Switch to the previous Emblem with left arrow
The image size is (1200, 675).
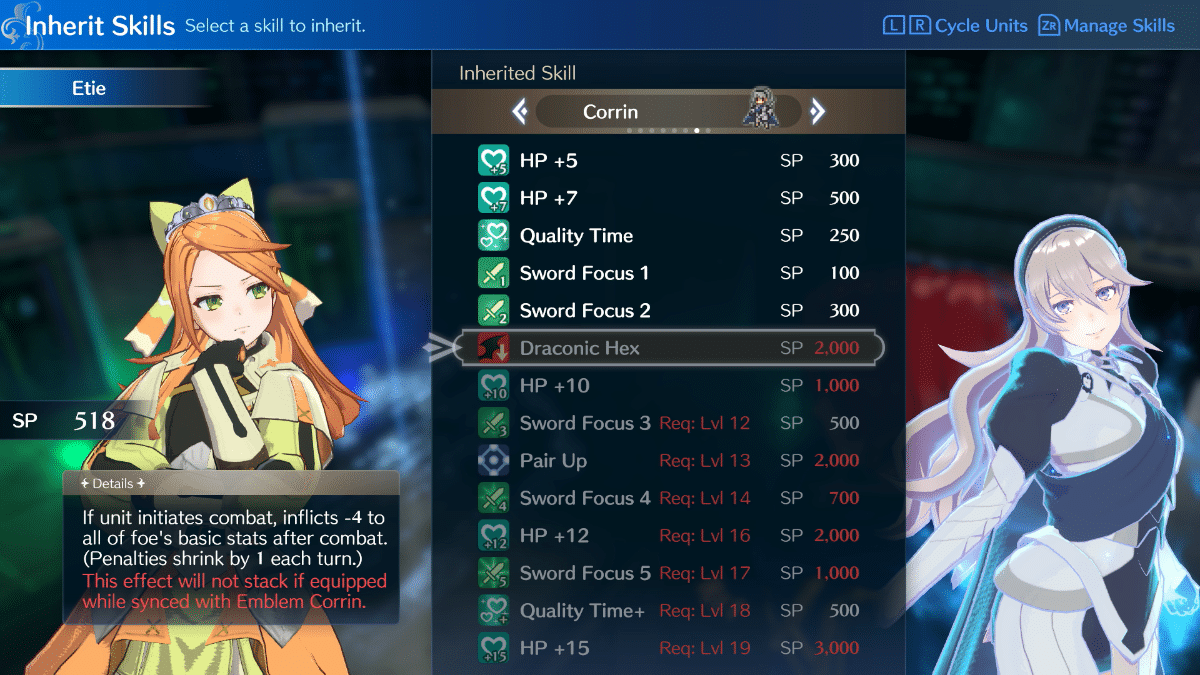520,112
